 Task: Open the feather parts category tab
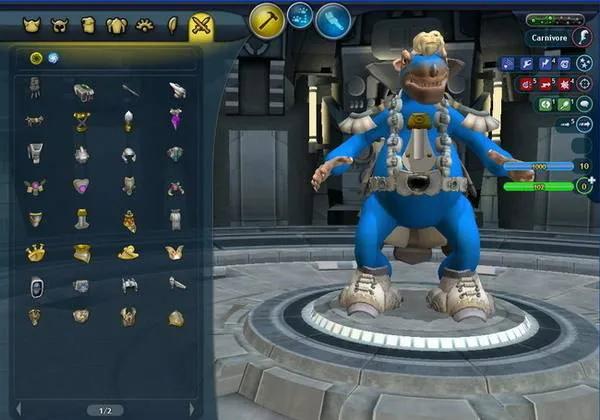coord(173,24)
